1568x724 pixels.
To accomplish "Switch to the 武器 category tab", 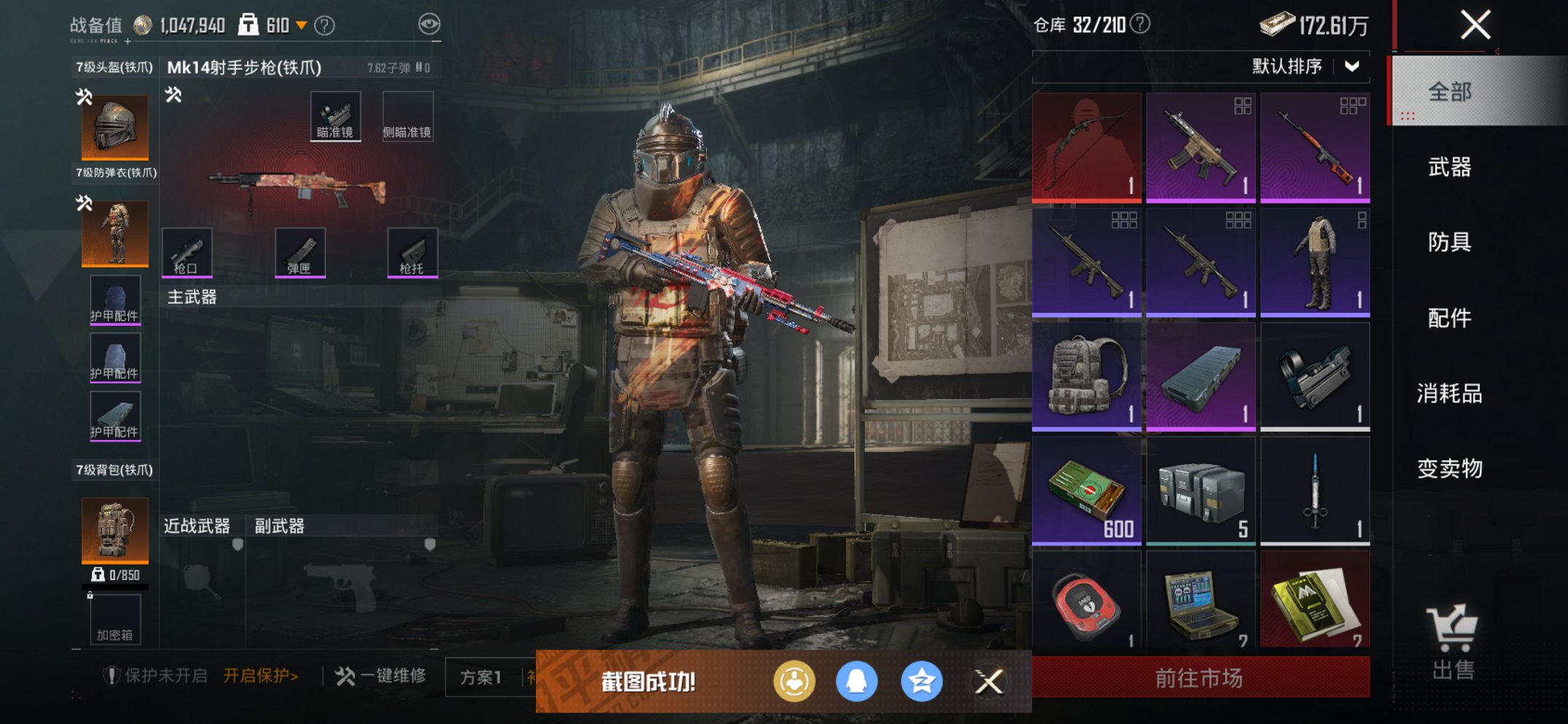I will 1449,168.
